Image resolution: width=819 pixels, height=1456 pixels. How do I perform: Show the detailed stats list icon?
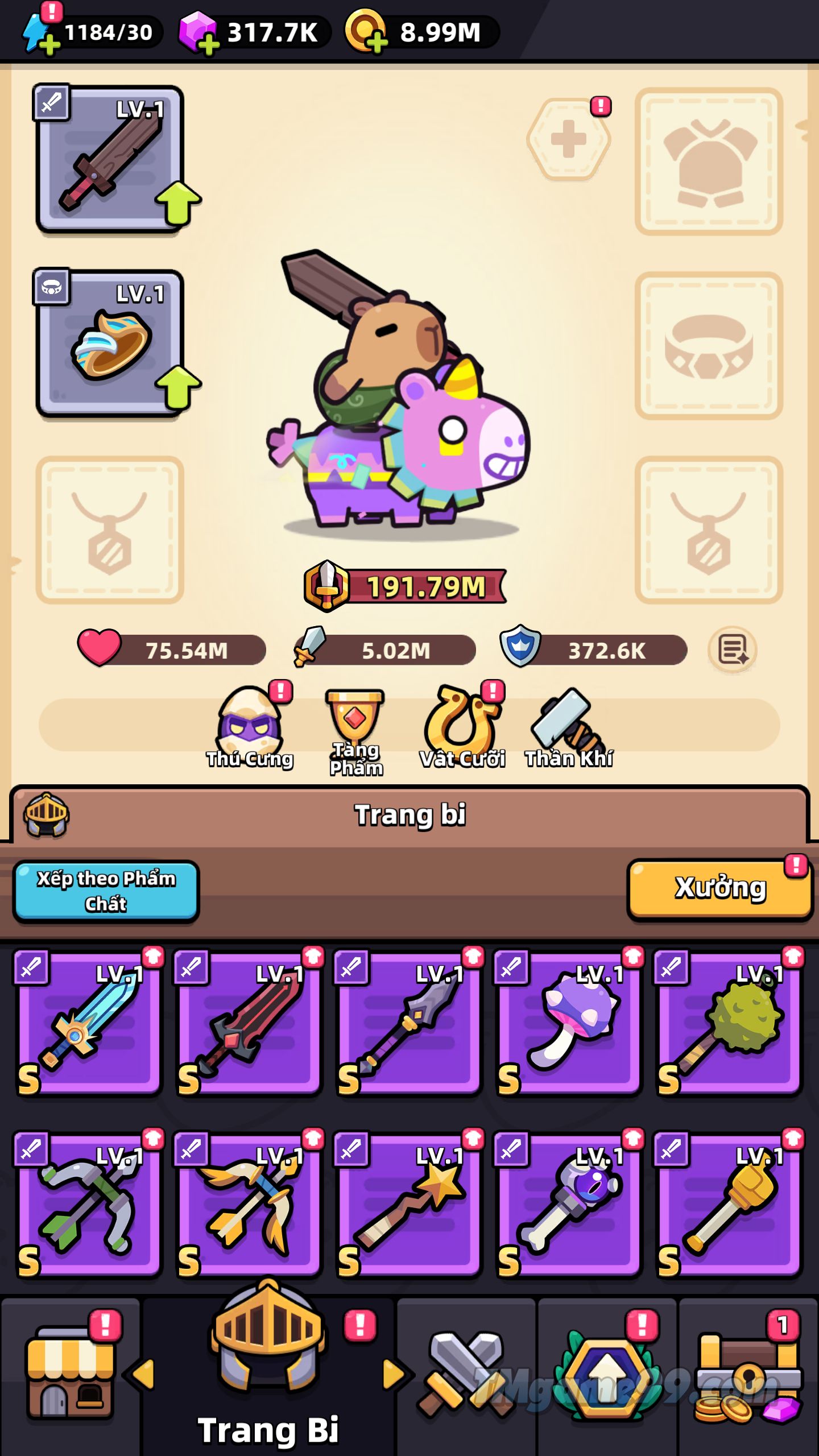(733, 650)
